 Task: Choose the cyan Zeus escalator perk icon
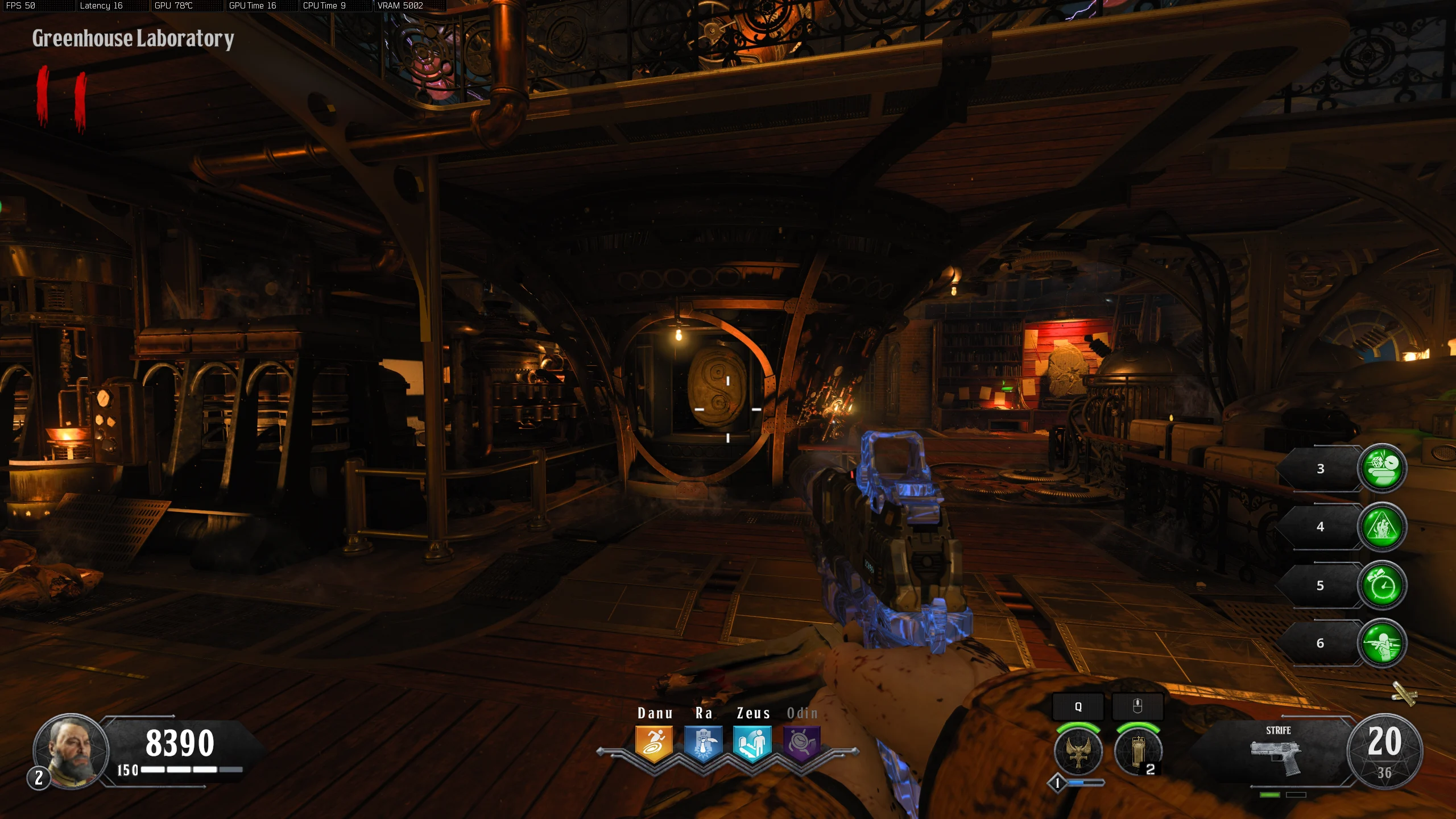click(752, 743)
